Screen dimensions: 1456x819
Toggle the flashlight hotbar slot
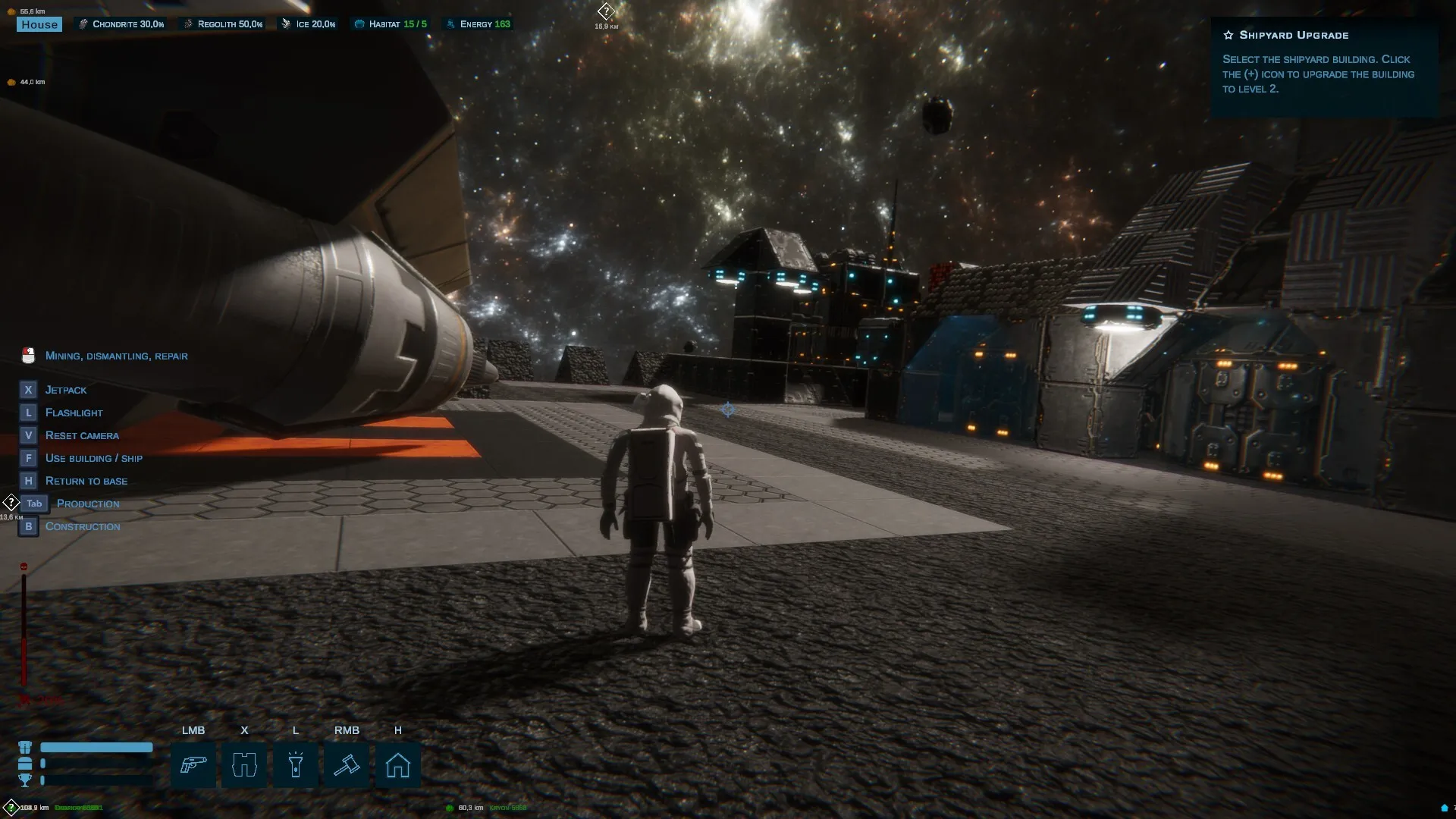pos(295,765)
